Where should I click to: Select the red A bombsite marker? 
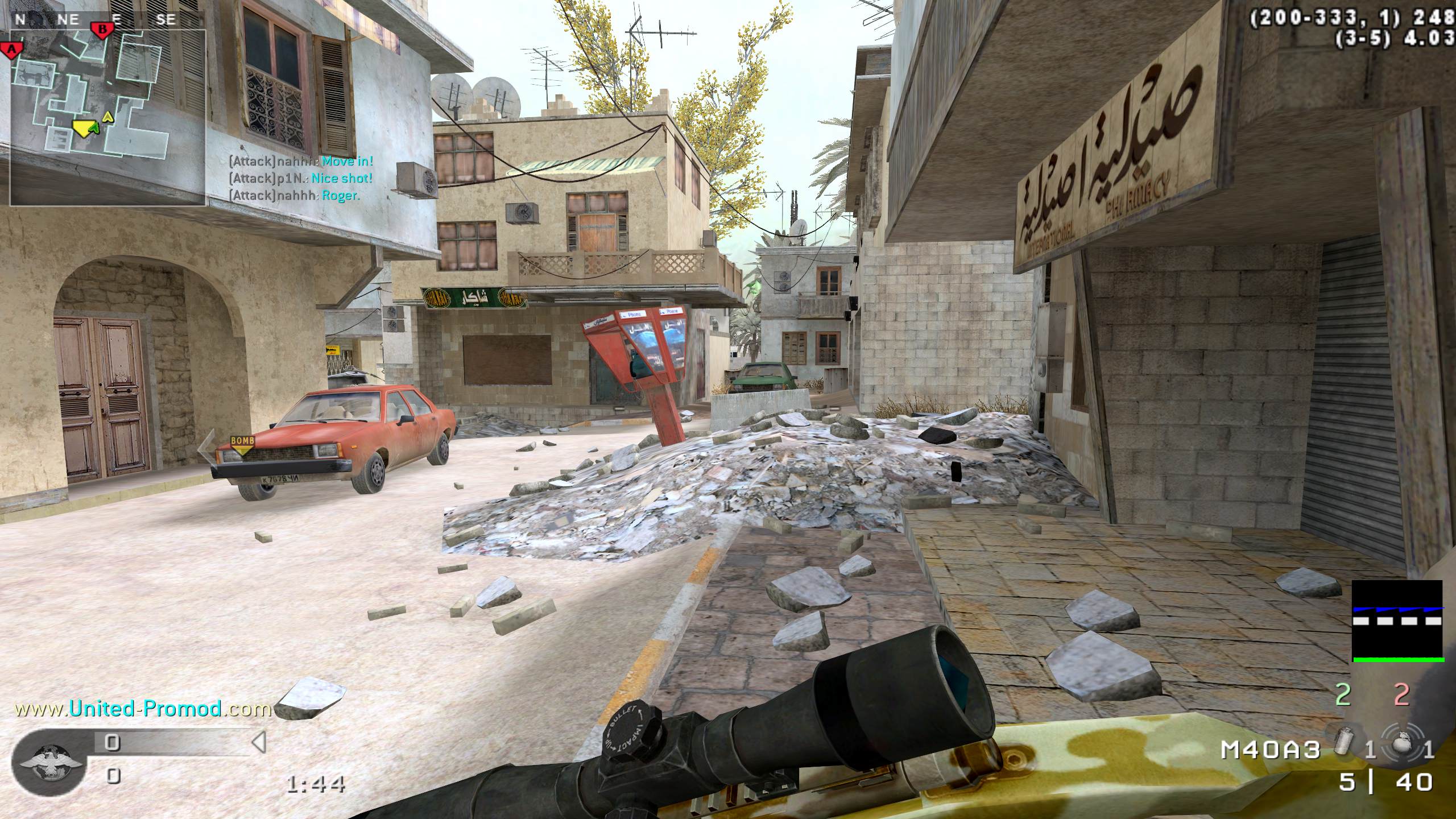click(11, 49)
